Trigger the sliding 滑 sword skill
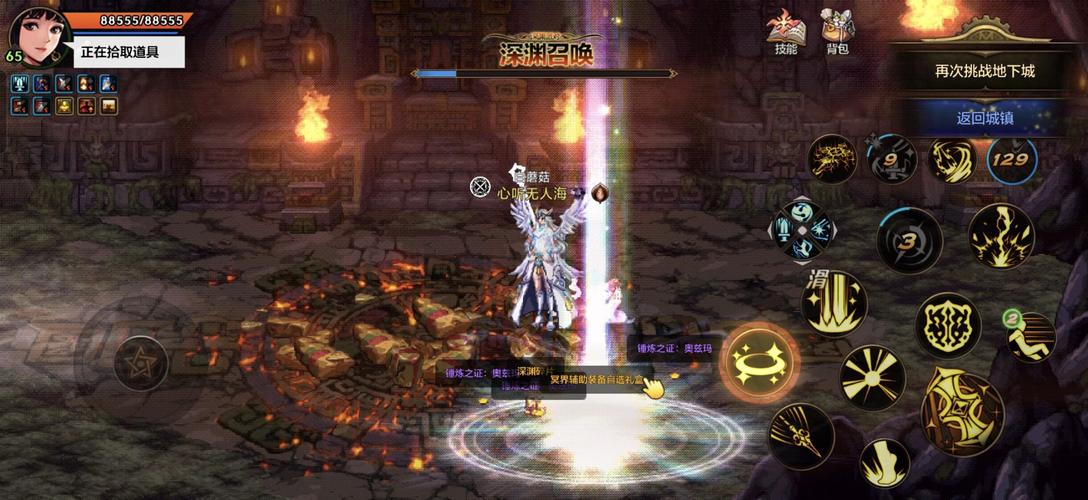This screenshot has height=500, width=1088. [835, 302]
